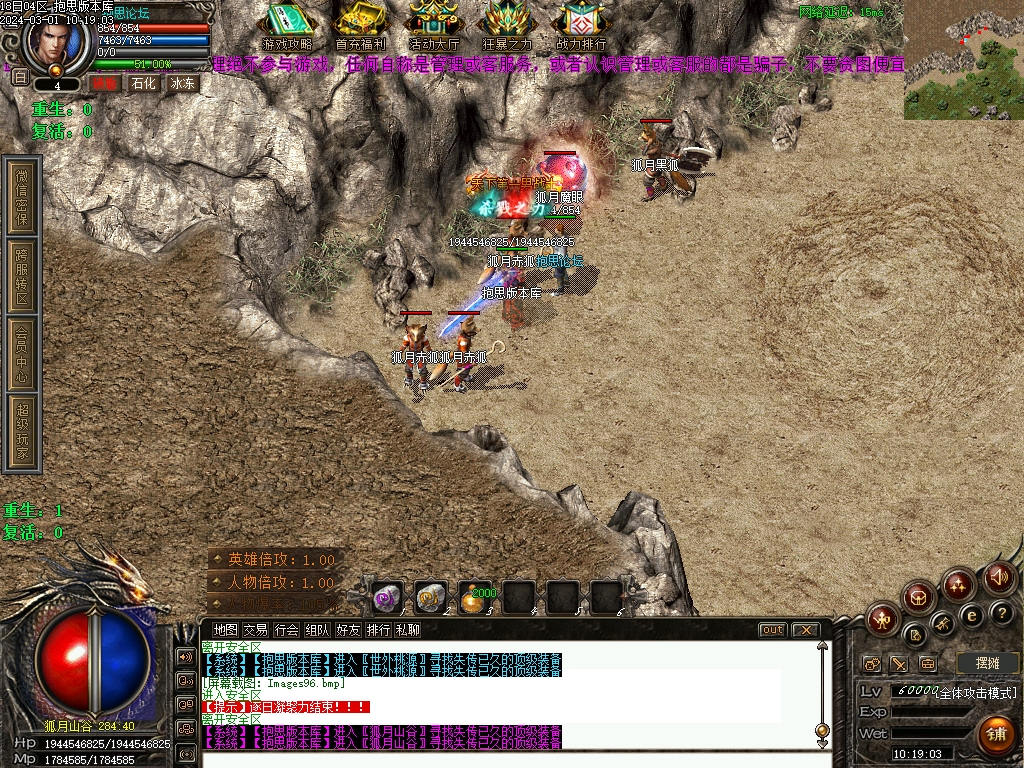Viewport: 1024px width, 768px height.
Task: Show the 战力排行 power ranking
Action: pos(581,24)
